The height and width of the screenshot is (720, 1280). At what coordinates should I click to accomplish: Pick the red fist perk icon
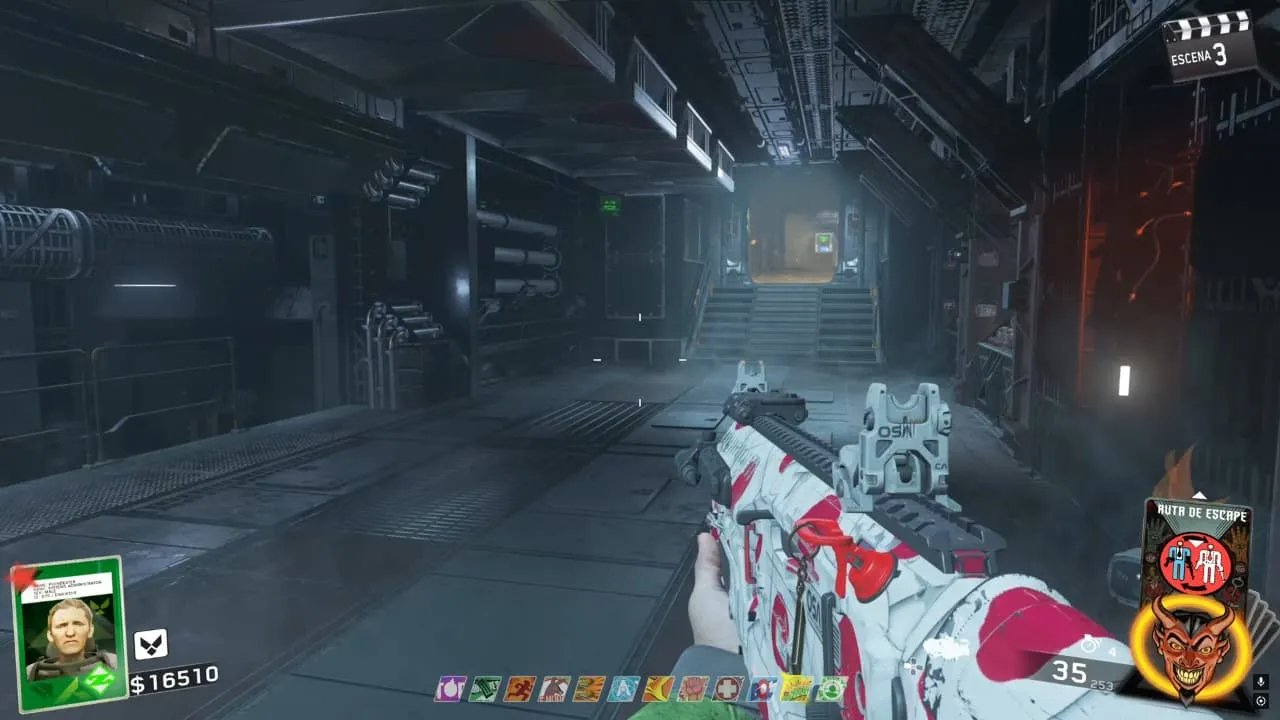coord(694,688)
